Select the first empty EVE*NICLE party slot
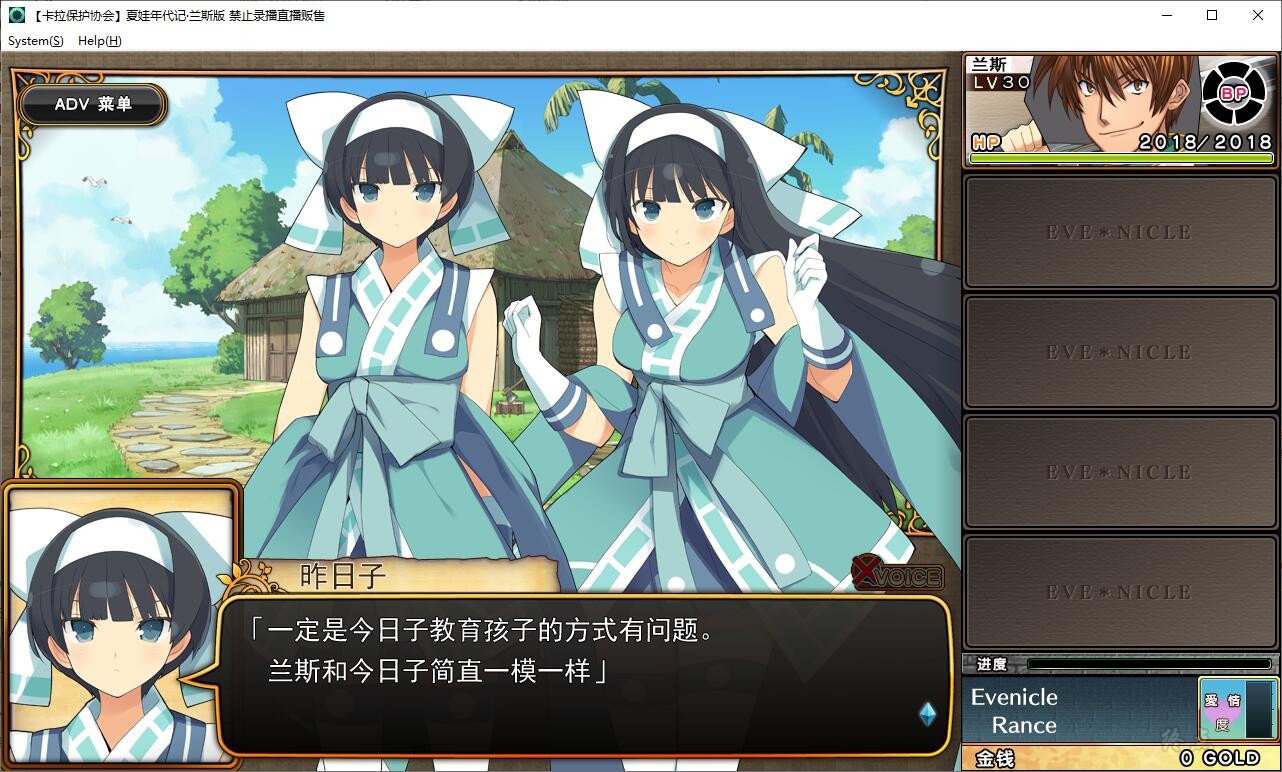This screenshot has width=1282, height=772. (x=1120, y=231)
